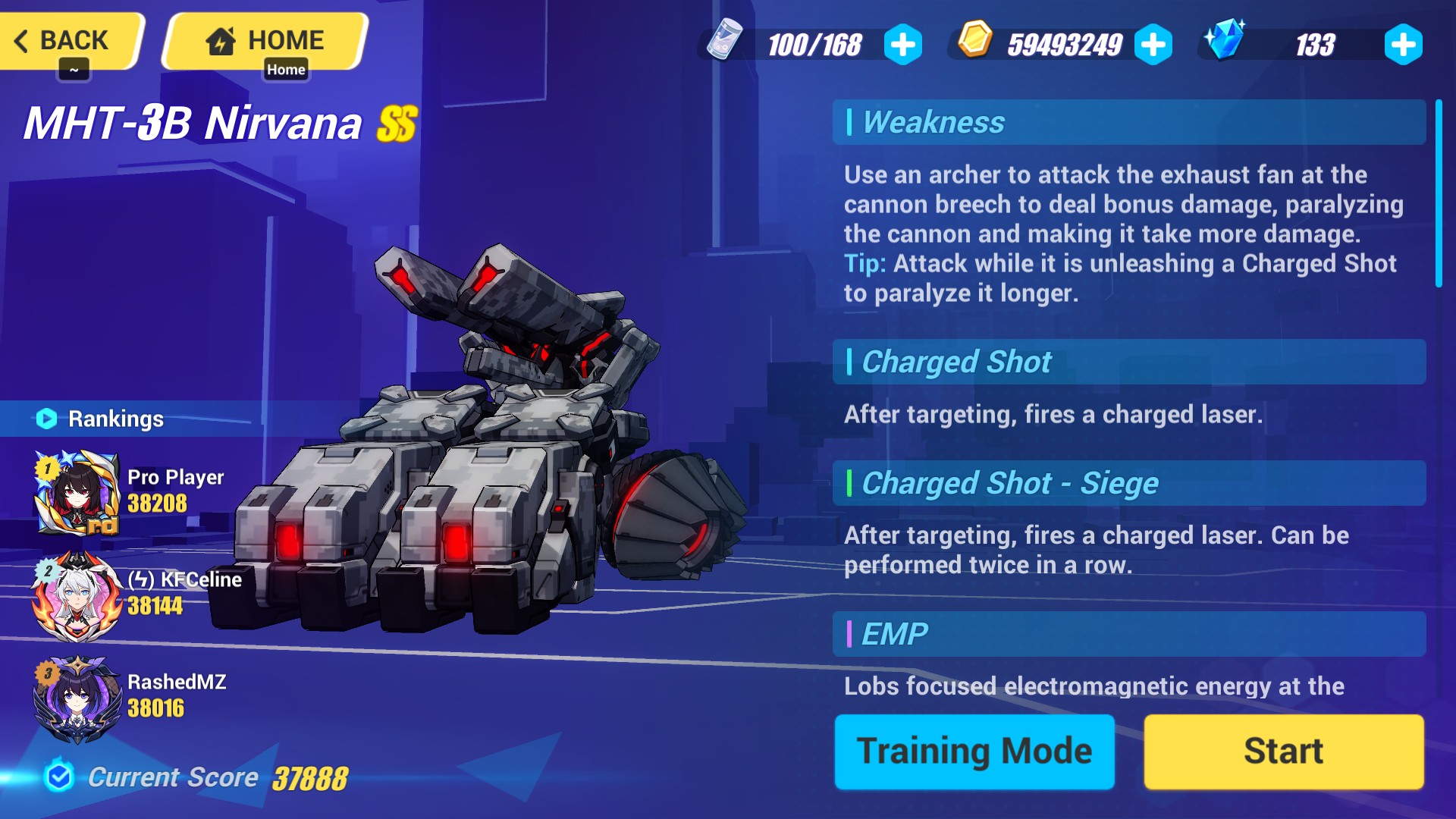
Task: Expand the Weakness section header
Action: (x=1128, y=122)
